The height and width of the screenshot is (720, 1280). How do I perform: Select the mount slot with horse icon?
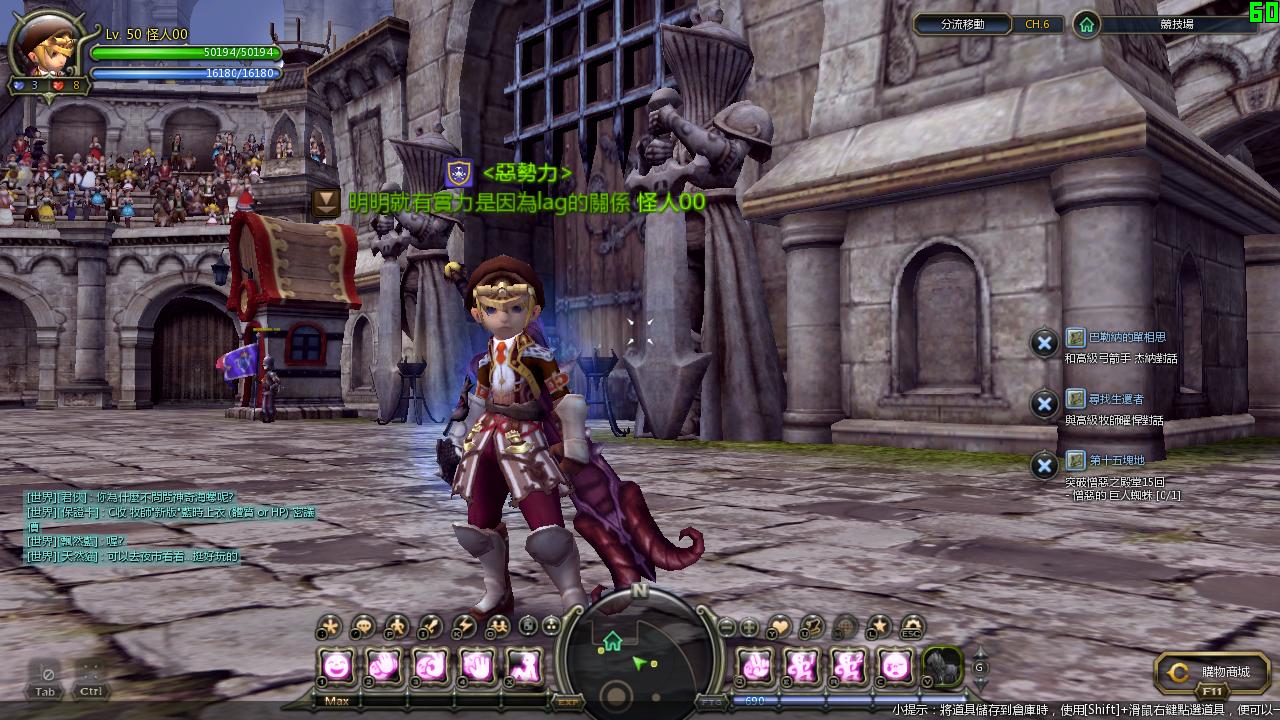click(x=941, y=665)
